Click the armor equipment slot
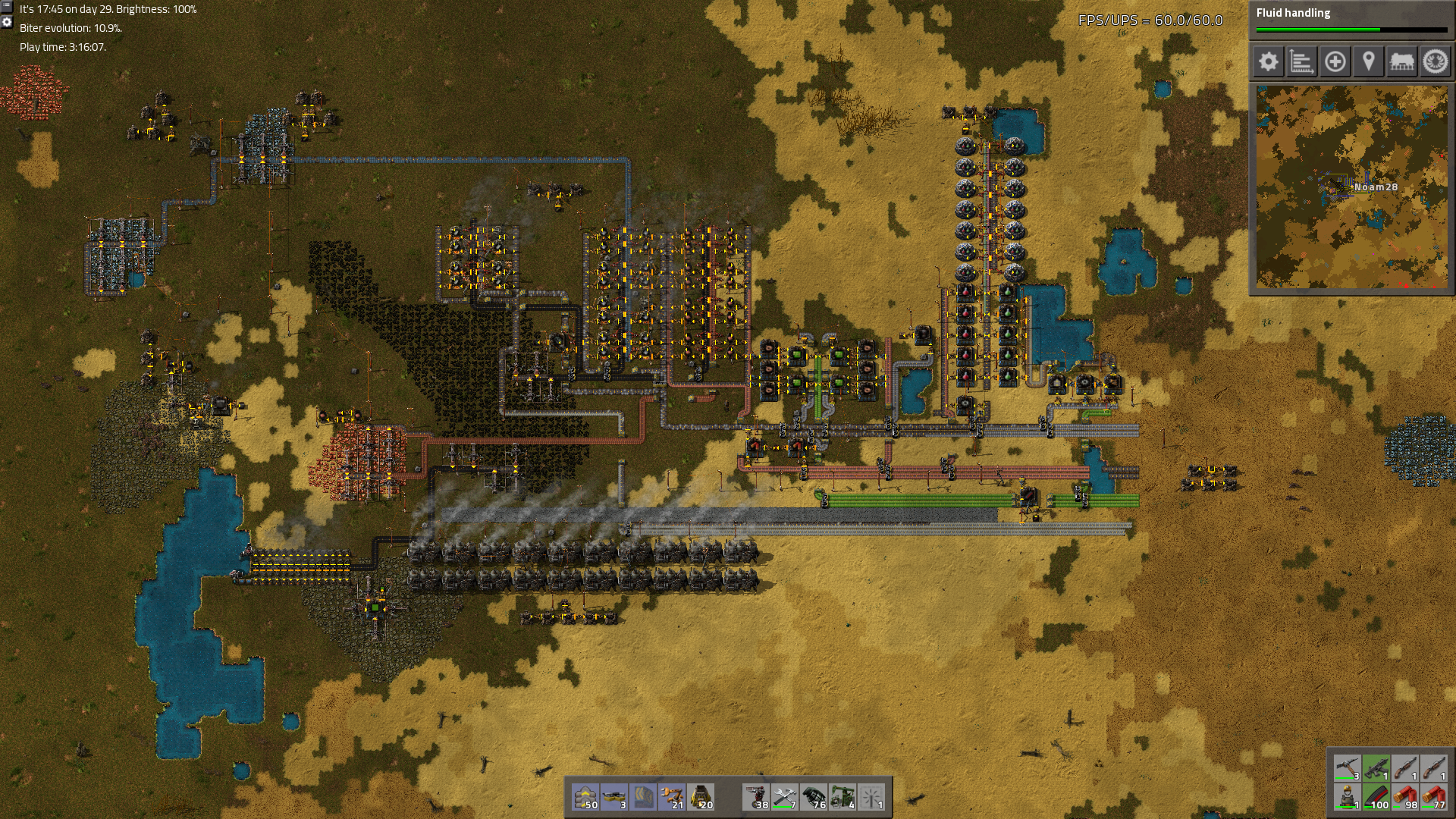The height and width of the screenshot is (819, 1456). point(1348,798)
